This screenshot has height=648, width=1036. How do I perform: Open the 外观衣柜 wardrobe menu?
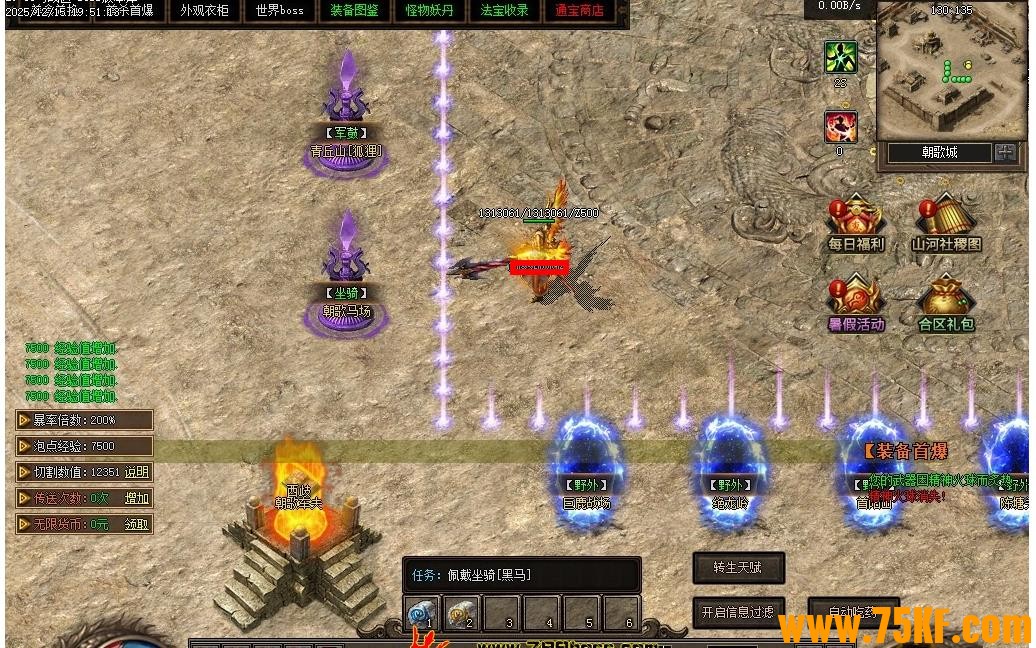pyautogui.click(x=204, y=11)
